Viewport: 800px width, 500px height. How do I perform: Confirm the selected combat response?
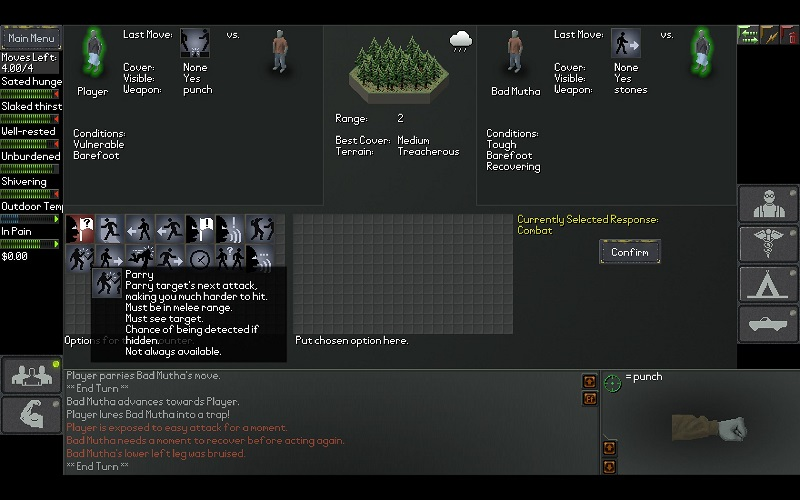pos(630,252)
